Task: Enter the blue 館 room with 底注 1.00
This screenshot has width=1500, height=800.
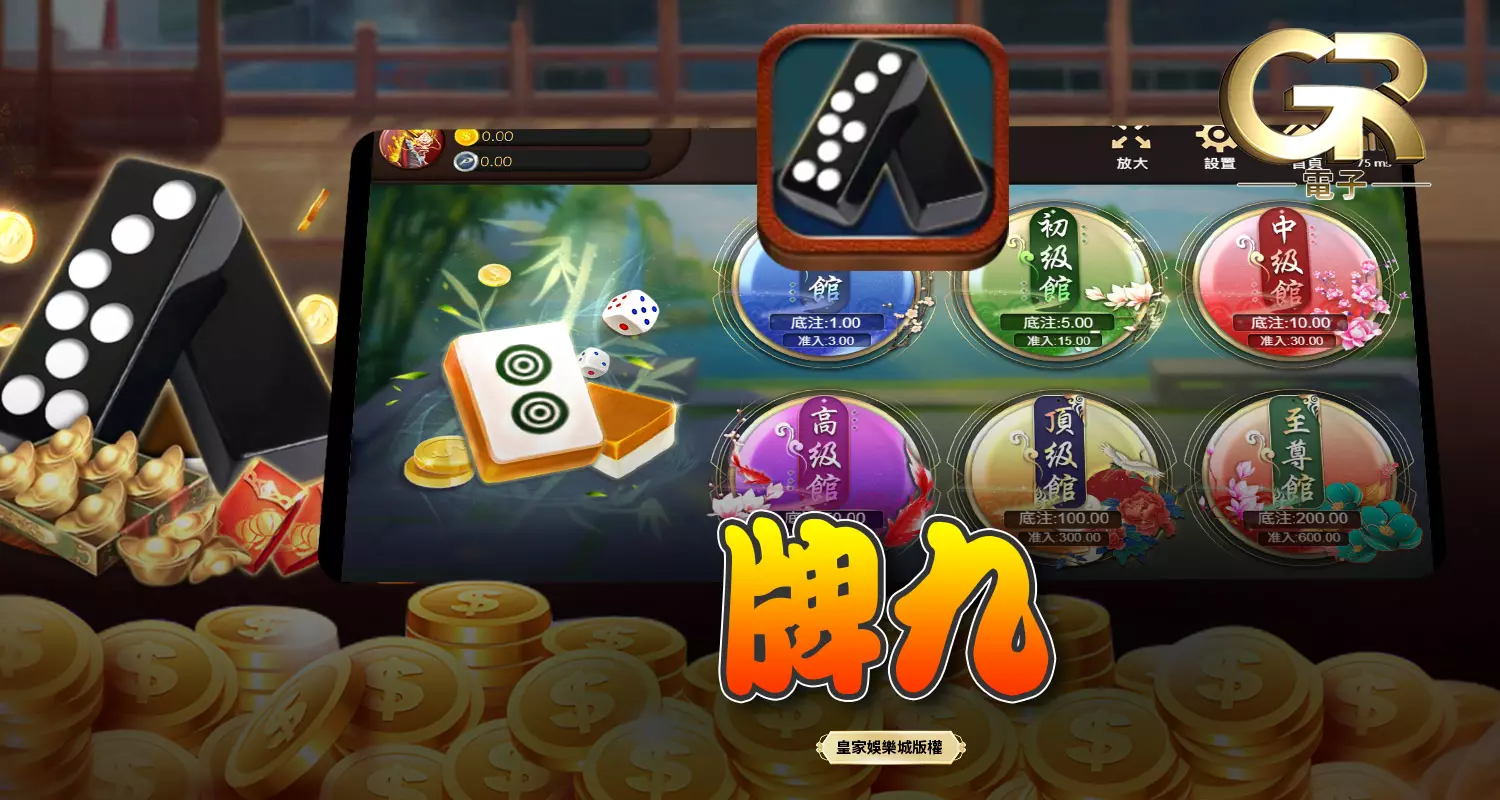Action: click(x=822, y=290)
